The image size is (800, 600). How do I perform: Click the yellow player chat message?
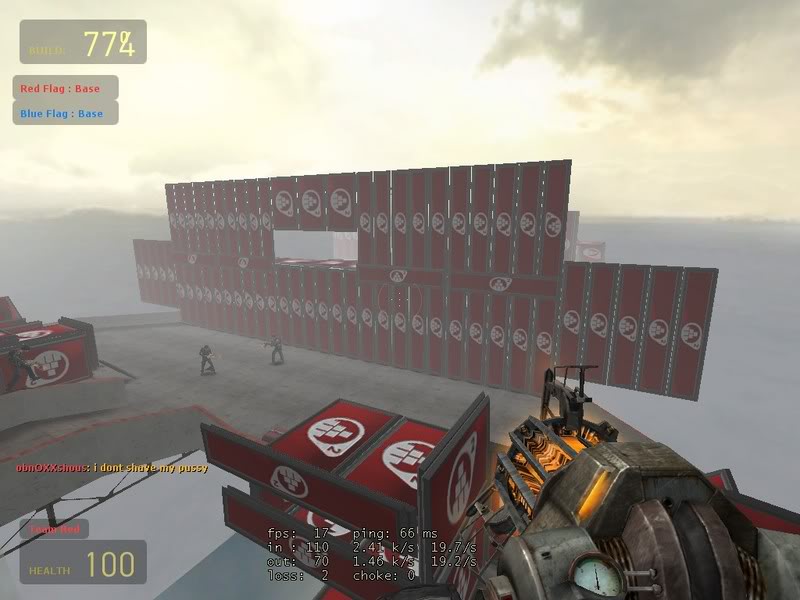click(x=111, y=467)
